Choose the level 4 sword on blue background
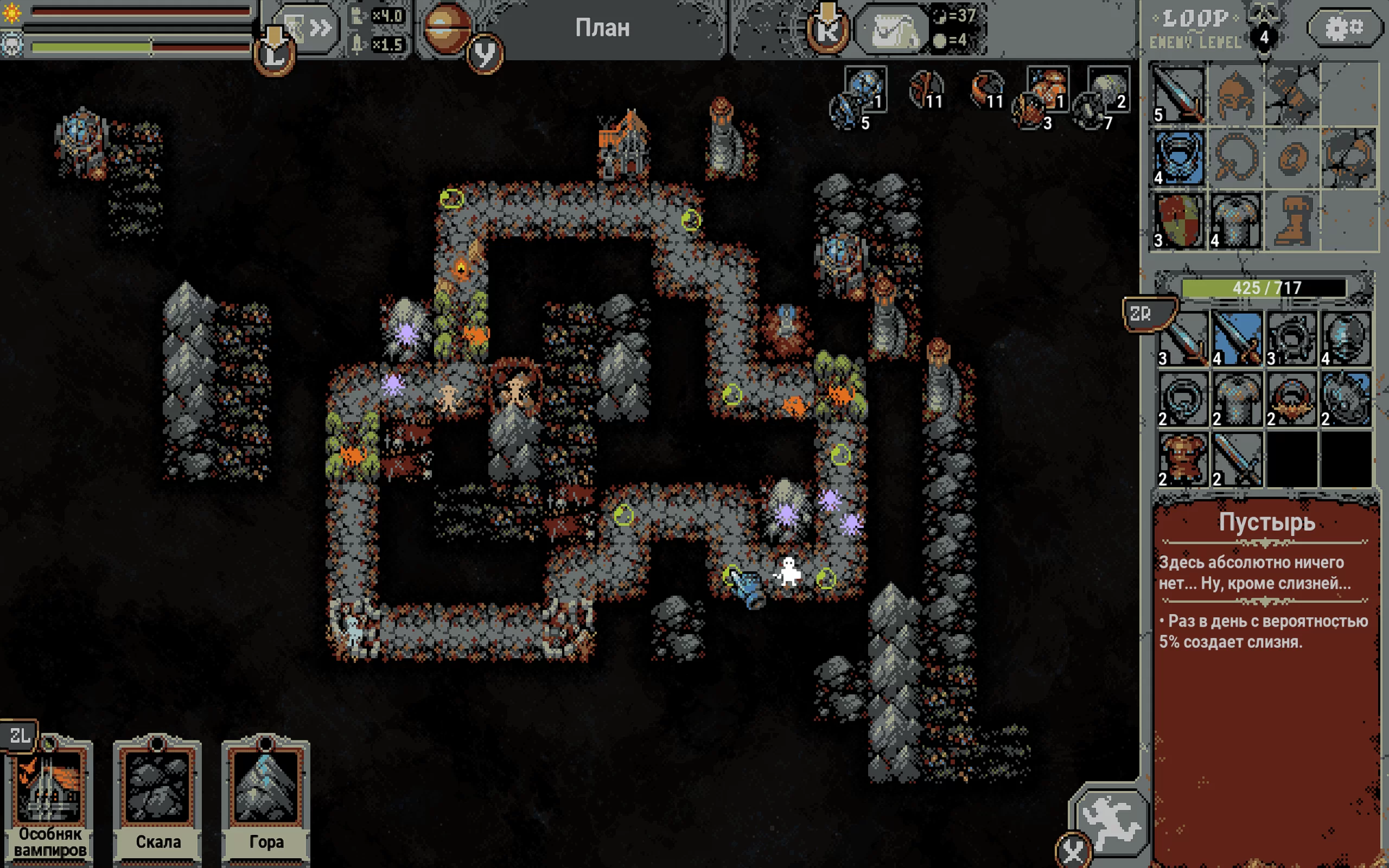Screen dimensions: 1389x868 1237,339
